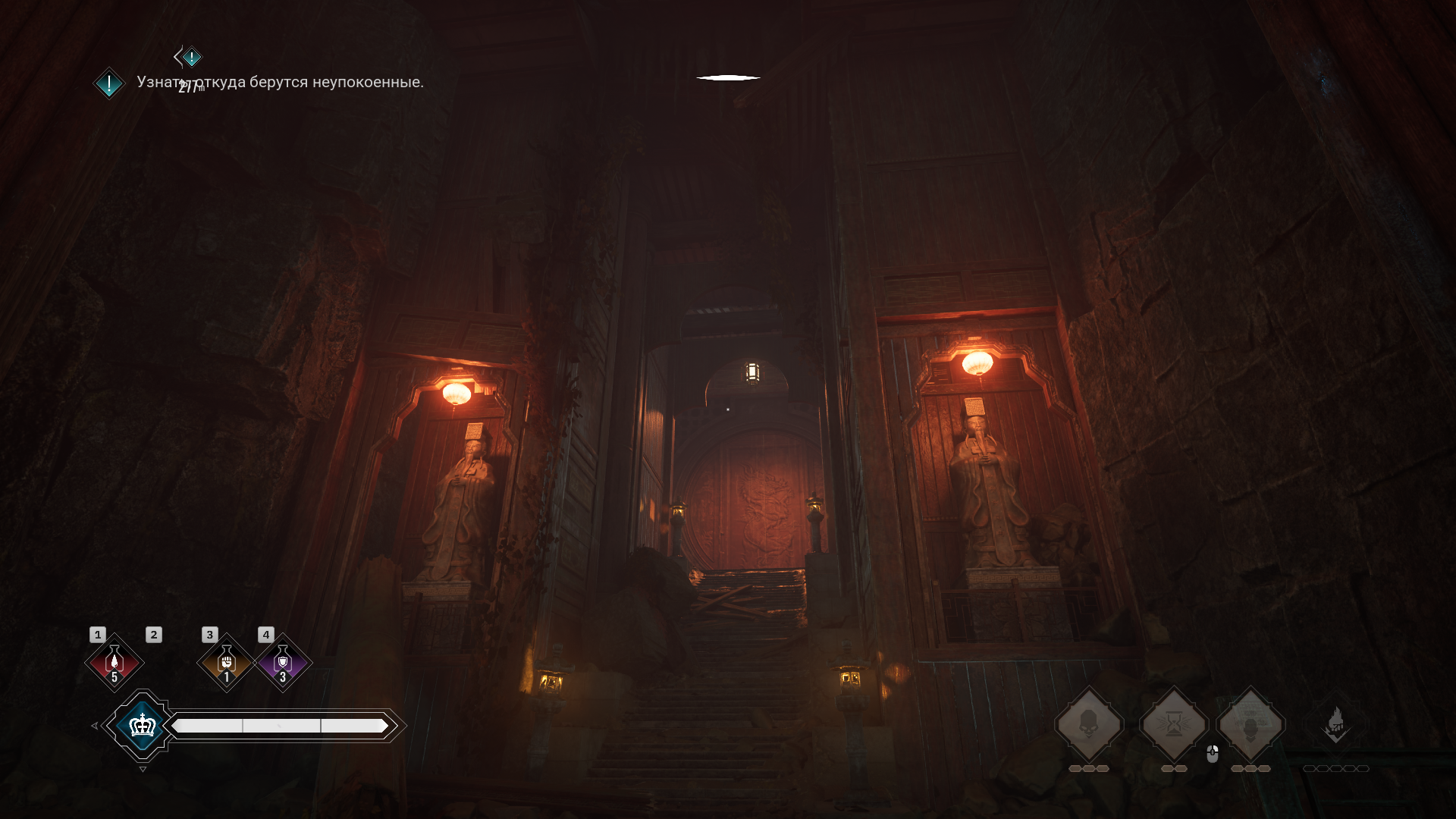This screenshot has width=1456, height=819.
Task: Activate the hooded head ability
Action: pos(1250,724)
